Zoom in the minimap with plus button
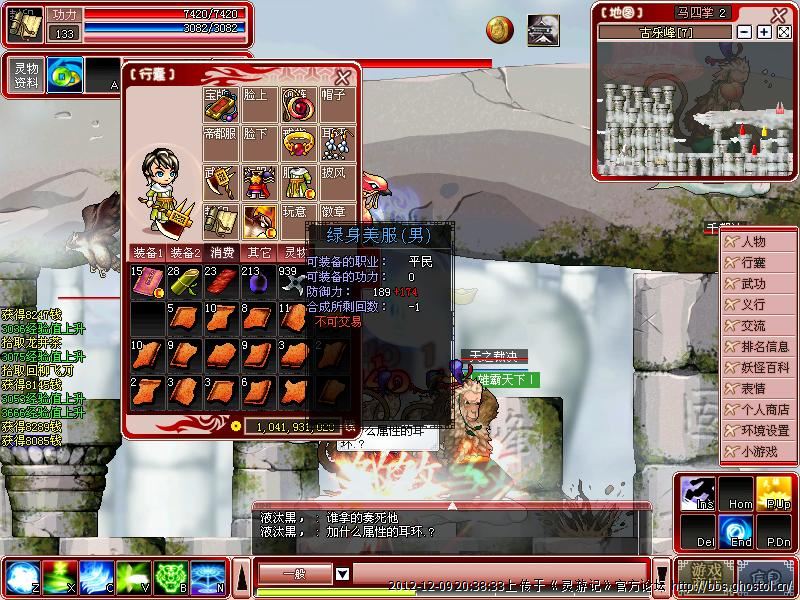Image resolution: width=800 pixels, height=600 pixels. 764,32
